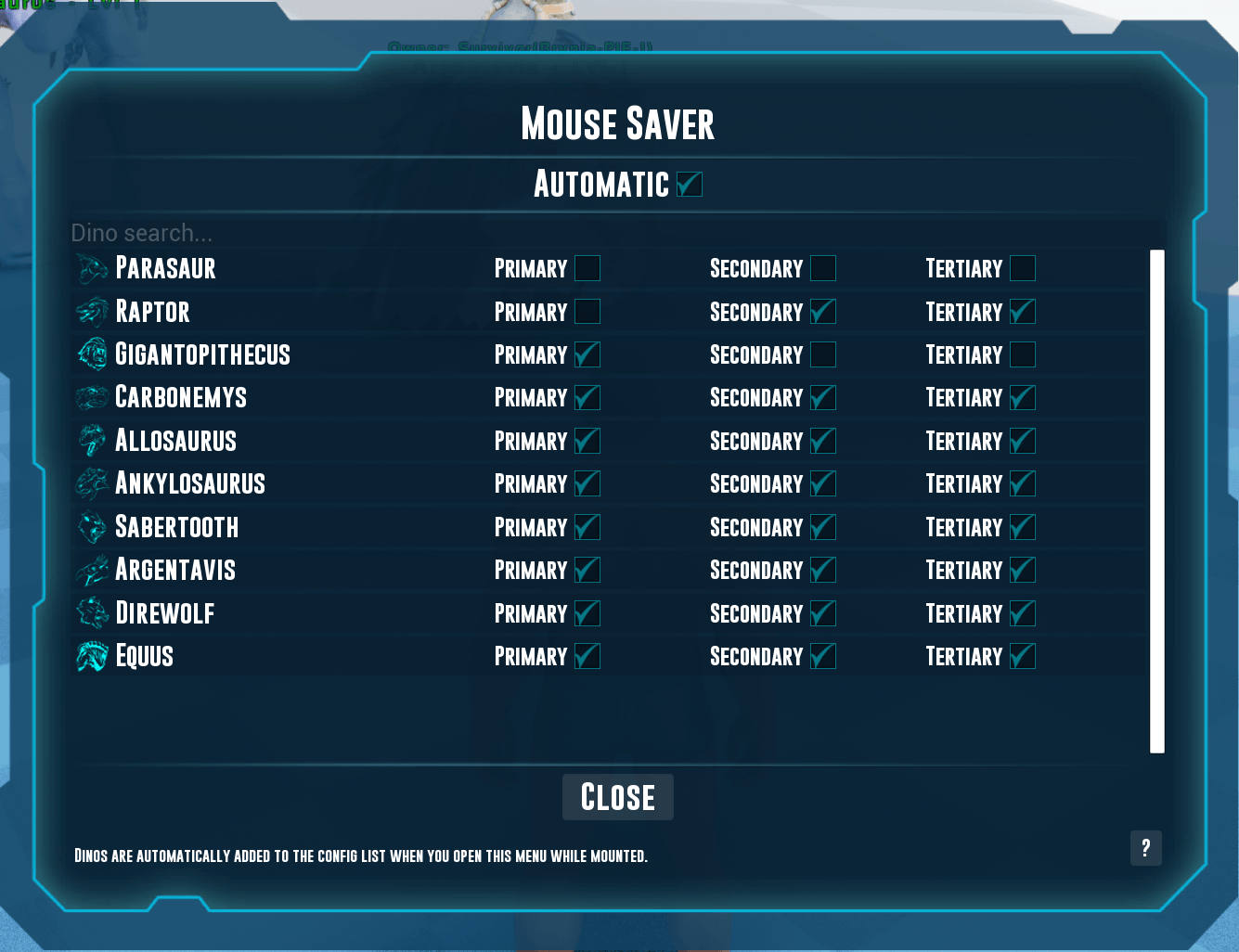
Task: Enable Primary for Parasaur
Action: pos(587,268)
